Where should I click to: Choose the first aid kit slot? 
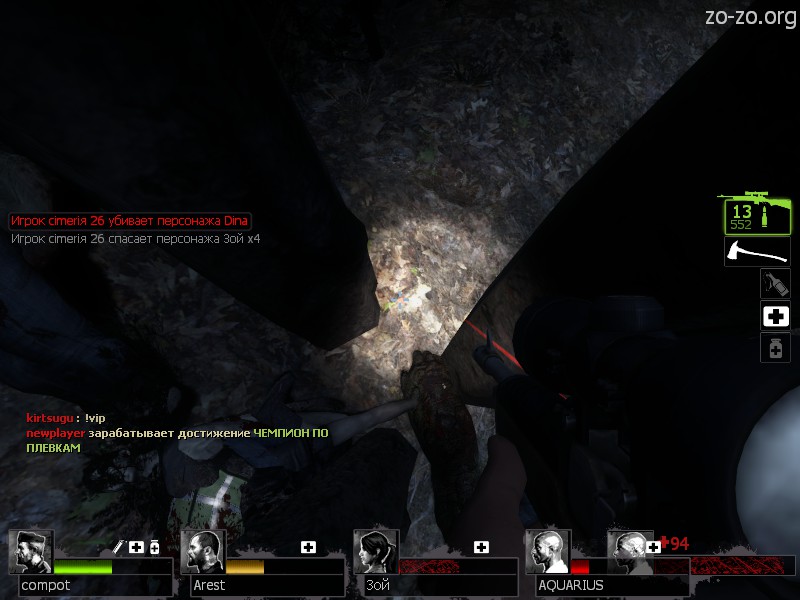click(x=775, y=316)
